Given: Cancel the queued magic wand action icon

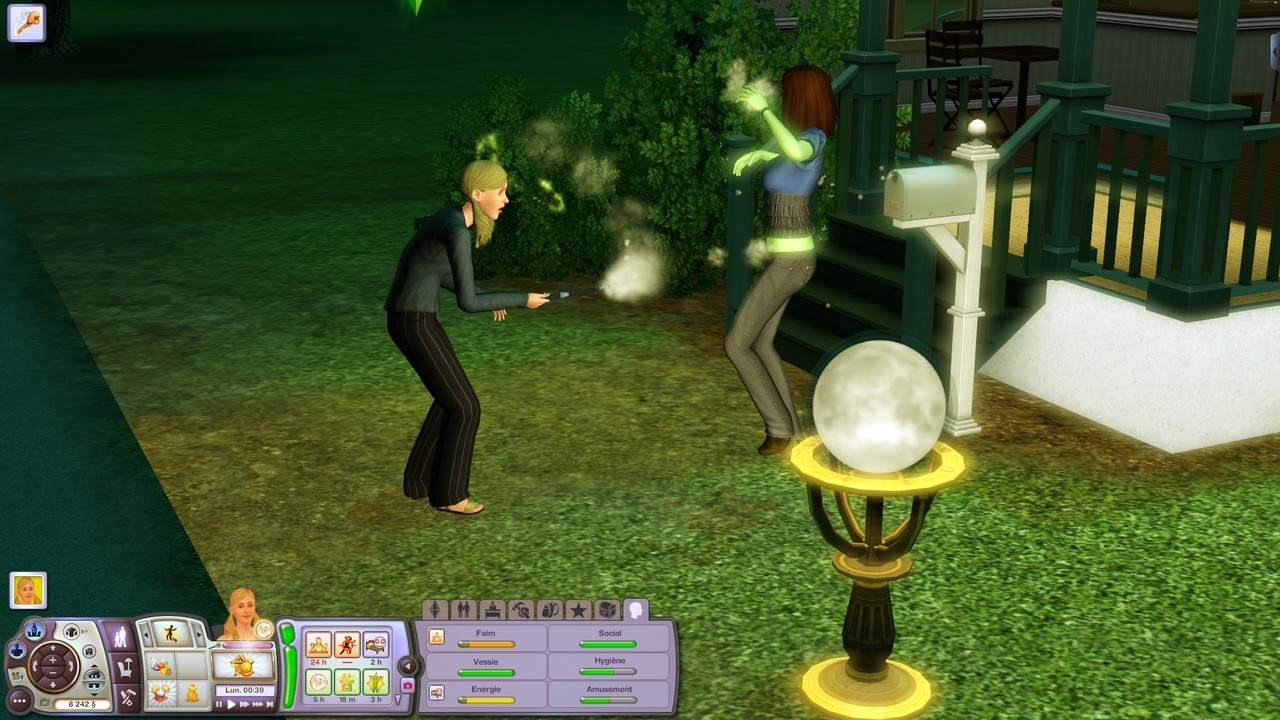Looking at the screenshot, I should pos(26,22).
